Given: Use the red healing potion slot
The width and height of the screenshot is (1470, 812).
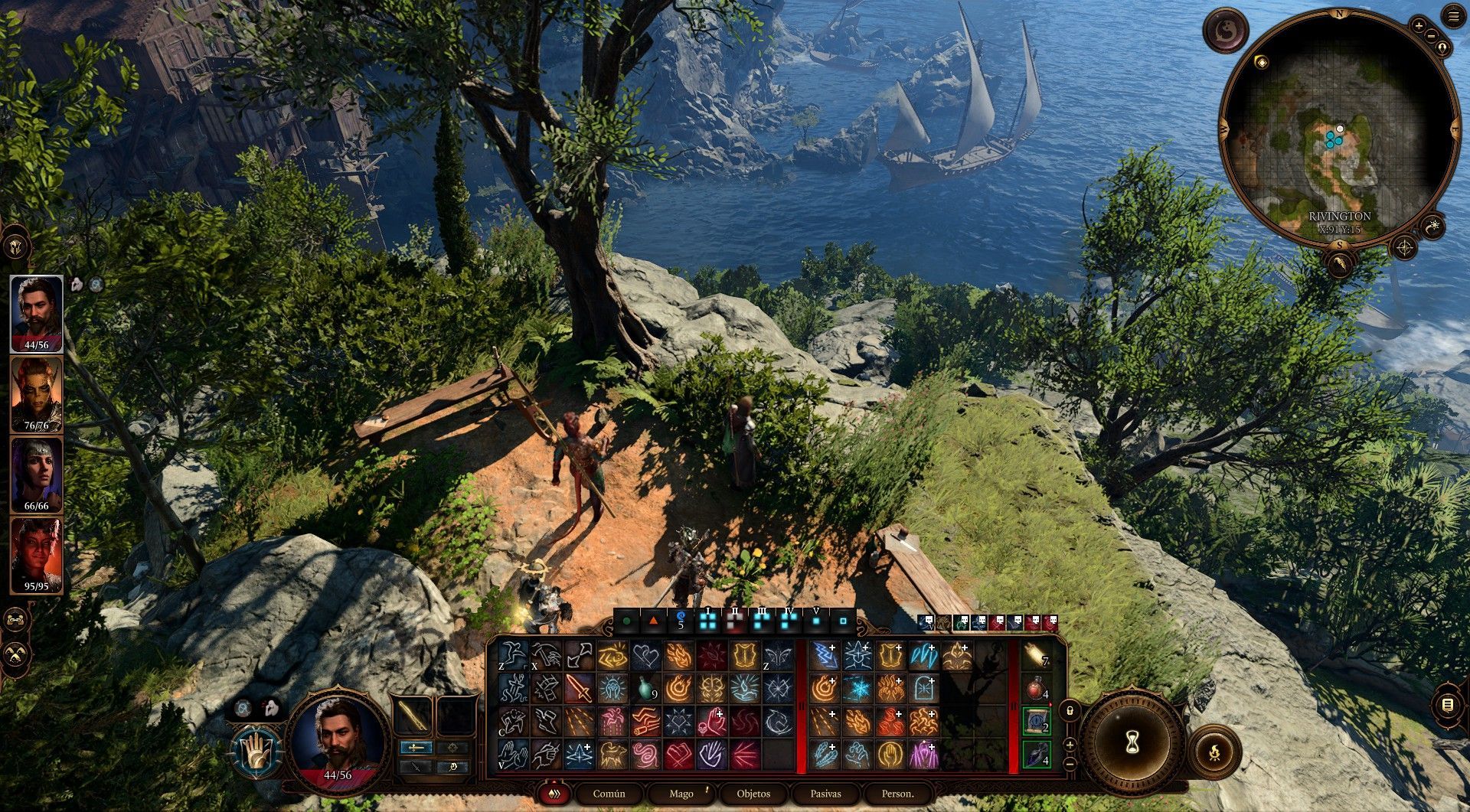Looking at the screenshot, I should click(1035, 688).
